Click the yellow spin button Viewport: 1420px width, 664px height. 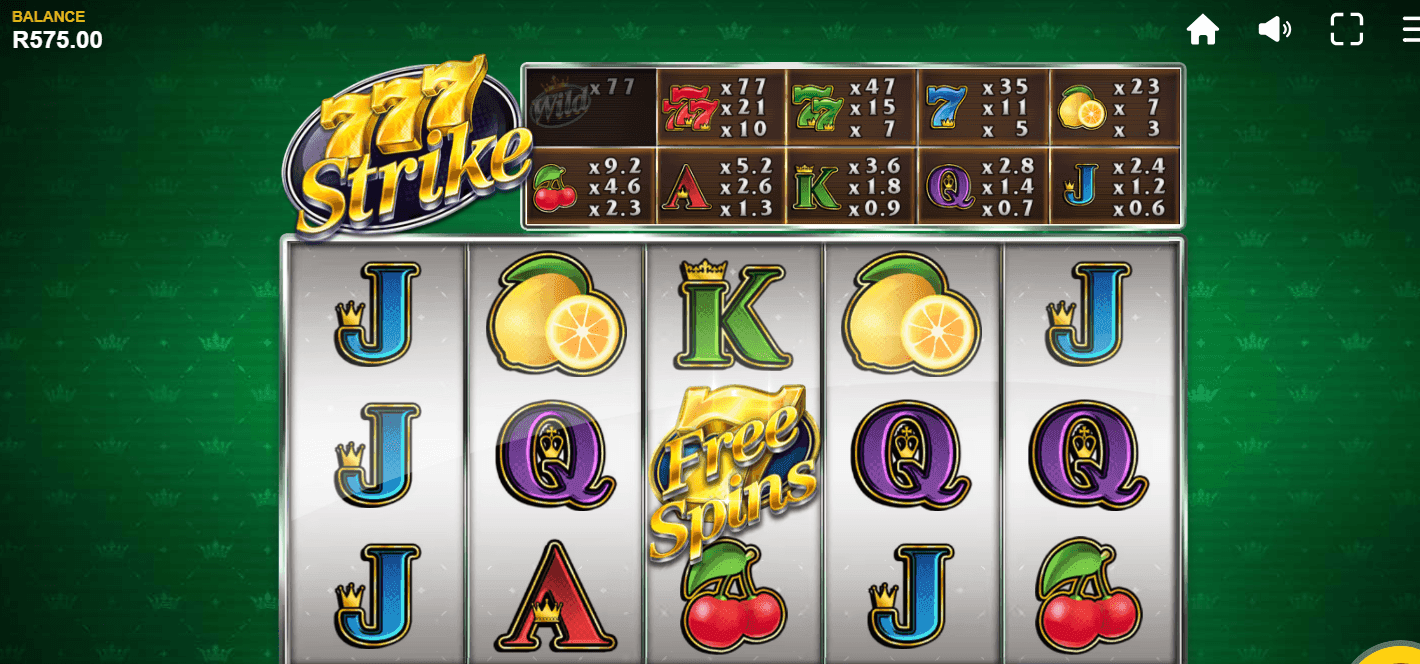tap(1402, 654)
